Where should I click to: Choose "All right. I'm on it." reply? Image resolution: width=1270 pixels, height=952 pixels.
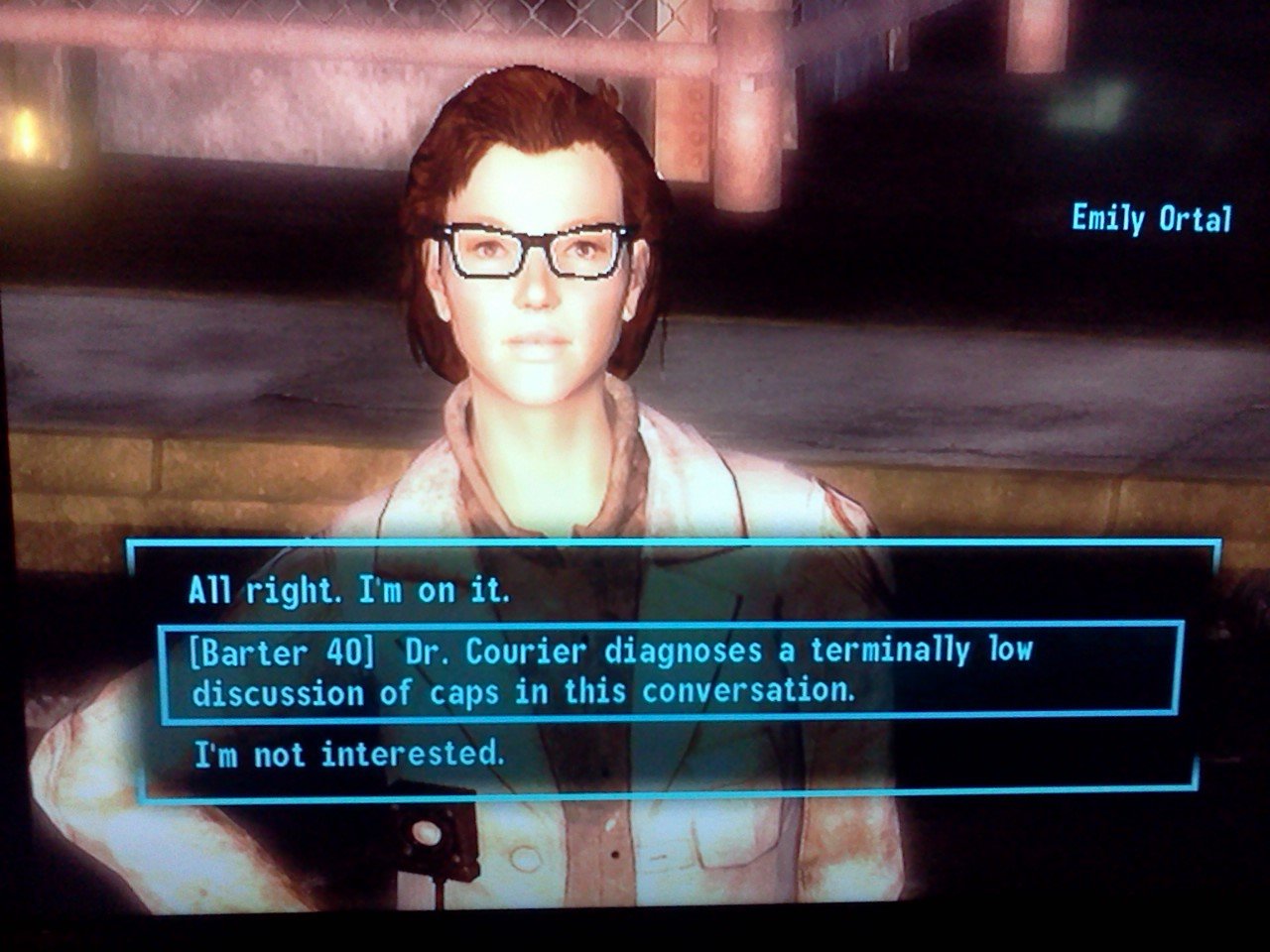(x=348, y=591)
